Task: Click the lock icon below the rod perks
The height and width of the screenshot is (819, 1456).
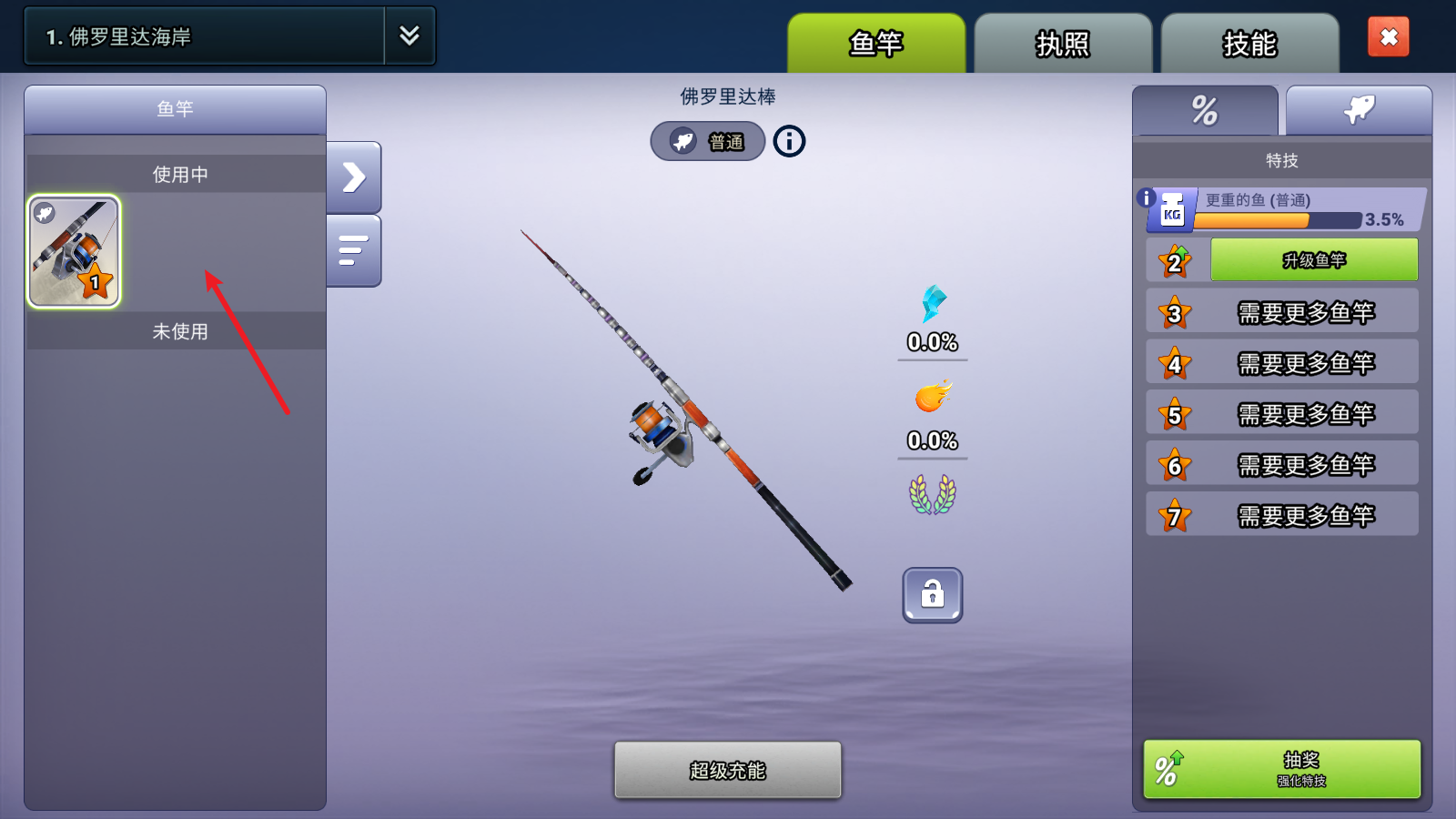Action: point(932,595)
